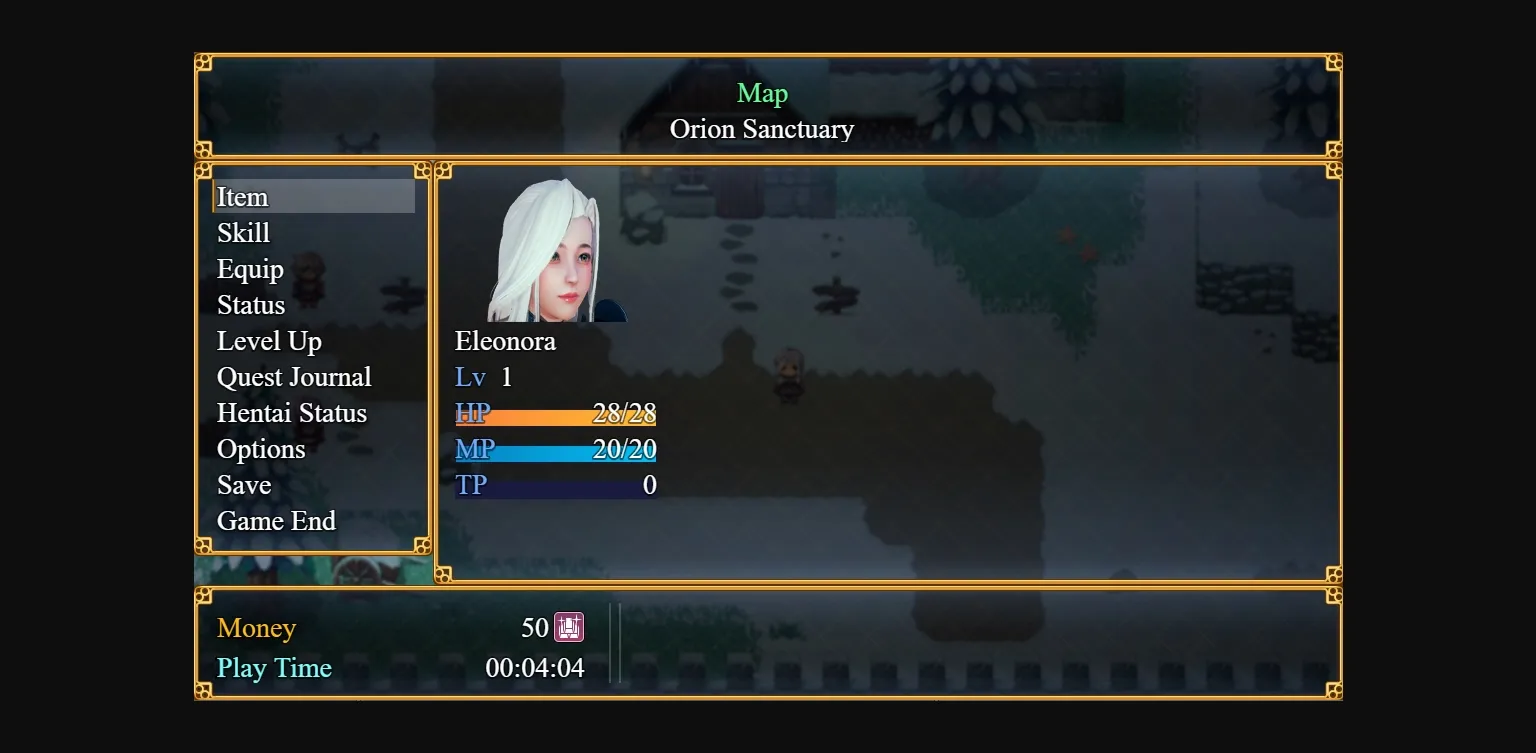Select the Skill command
Viewport: 1536px width, 753px height.
tap(242, 232)
